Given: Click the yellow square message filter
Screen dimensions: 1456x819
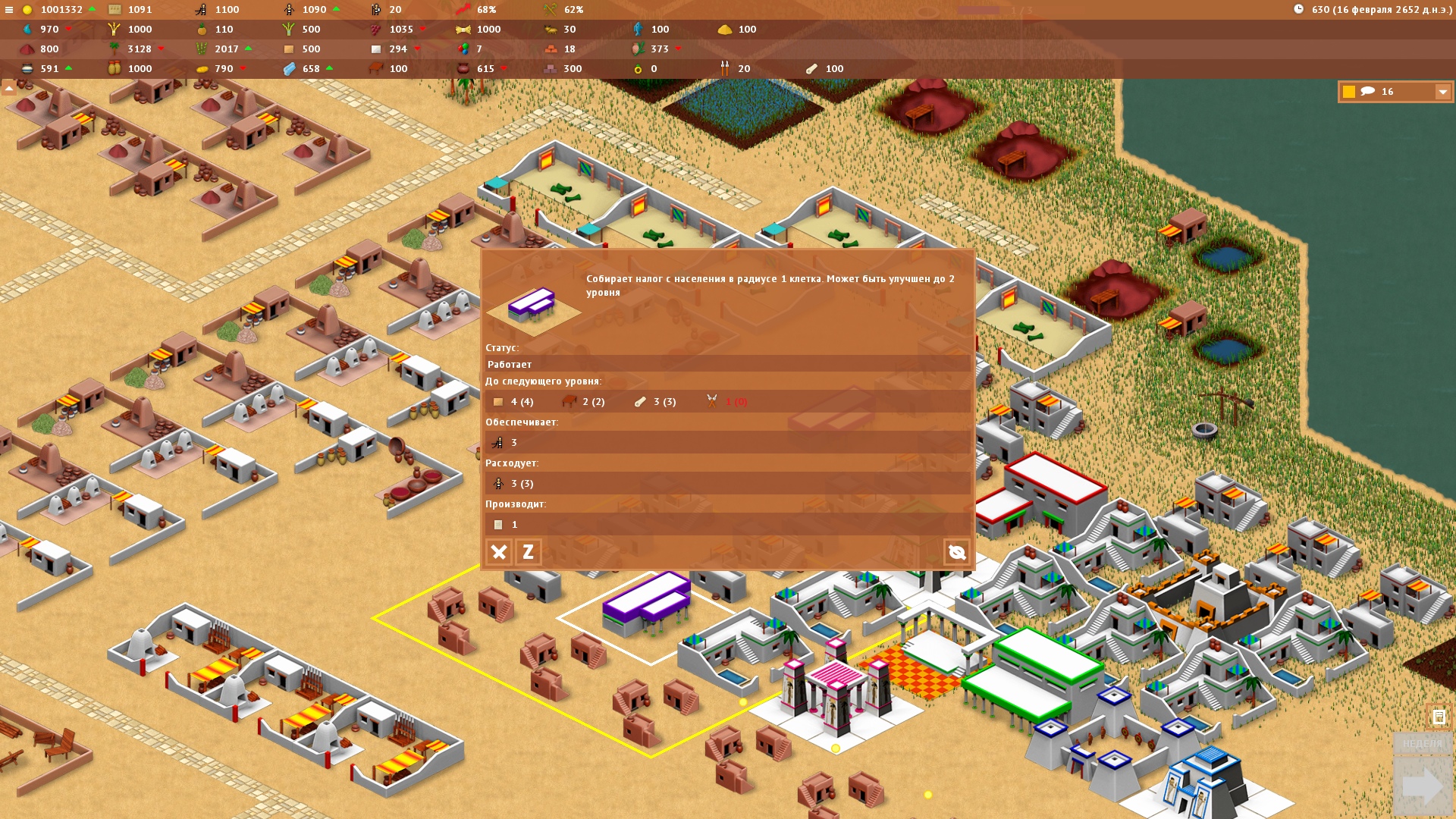Looking at the screenshot, I should click(1349, 92).
